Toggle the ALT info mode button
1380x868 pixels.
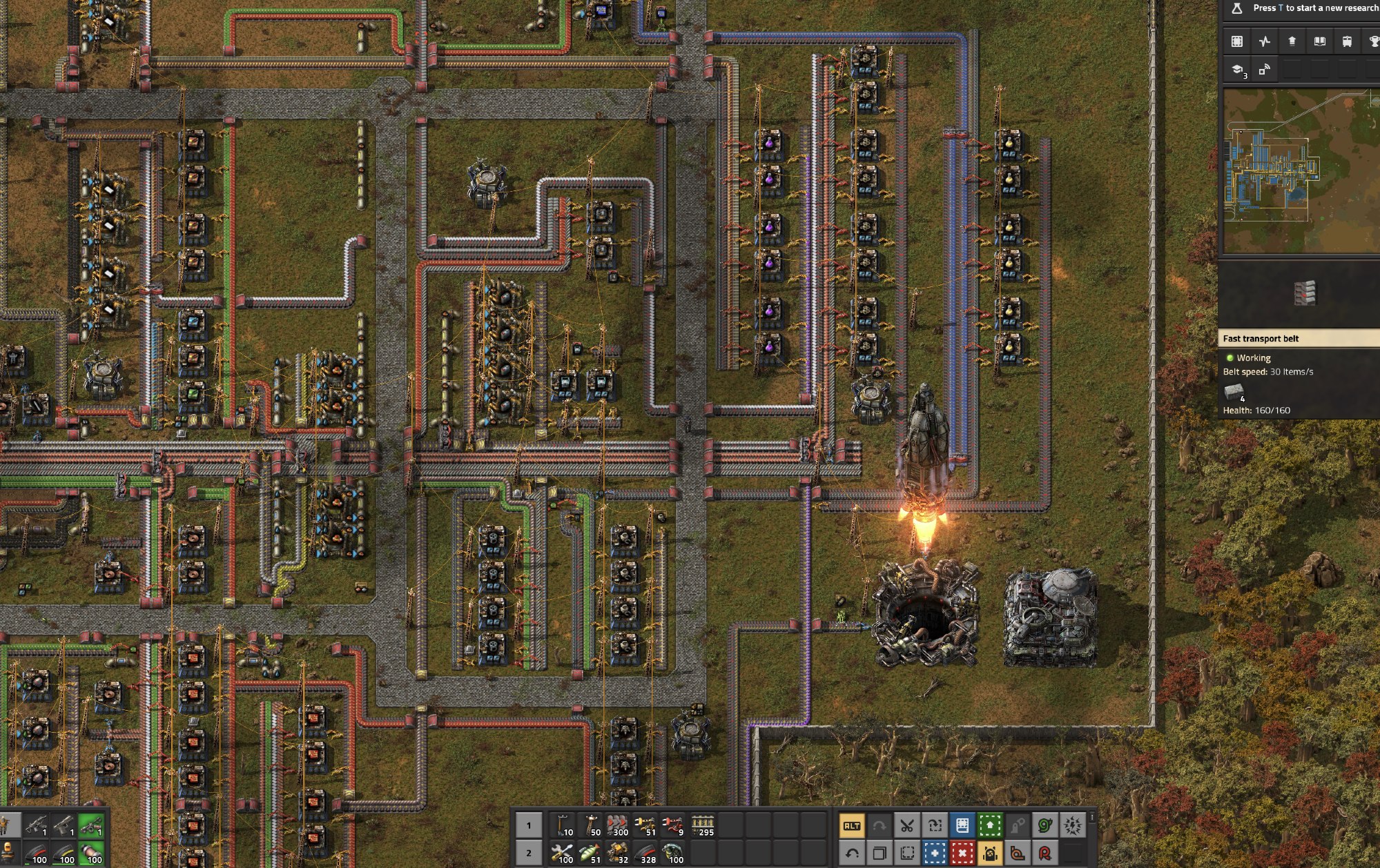coord(852,826)
